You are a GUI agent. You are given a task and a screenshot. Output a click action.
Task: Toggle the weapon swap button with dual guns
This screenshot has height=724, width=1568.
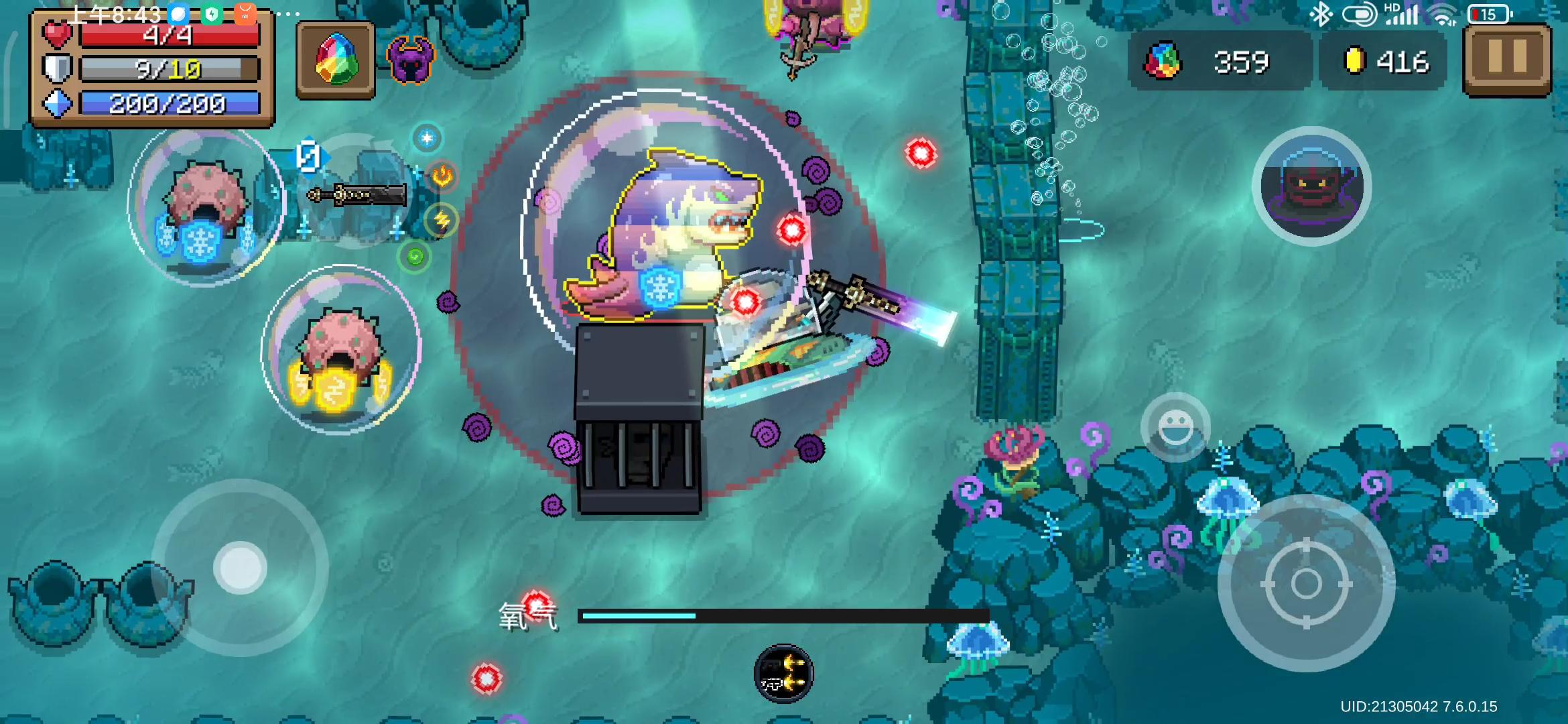tap(784, 672)
